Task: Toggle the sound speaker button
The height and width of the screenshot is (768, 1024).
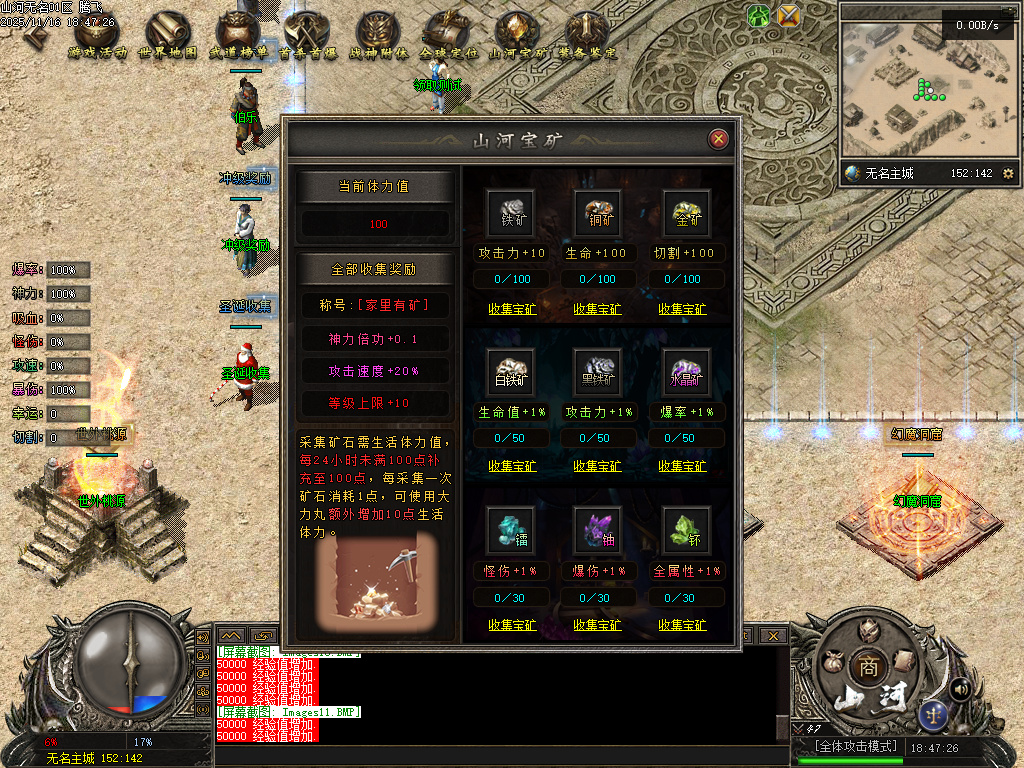Action: click(960, 689)
